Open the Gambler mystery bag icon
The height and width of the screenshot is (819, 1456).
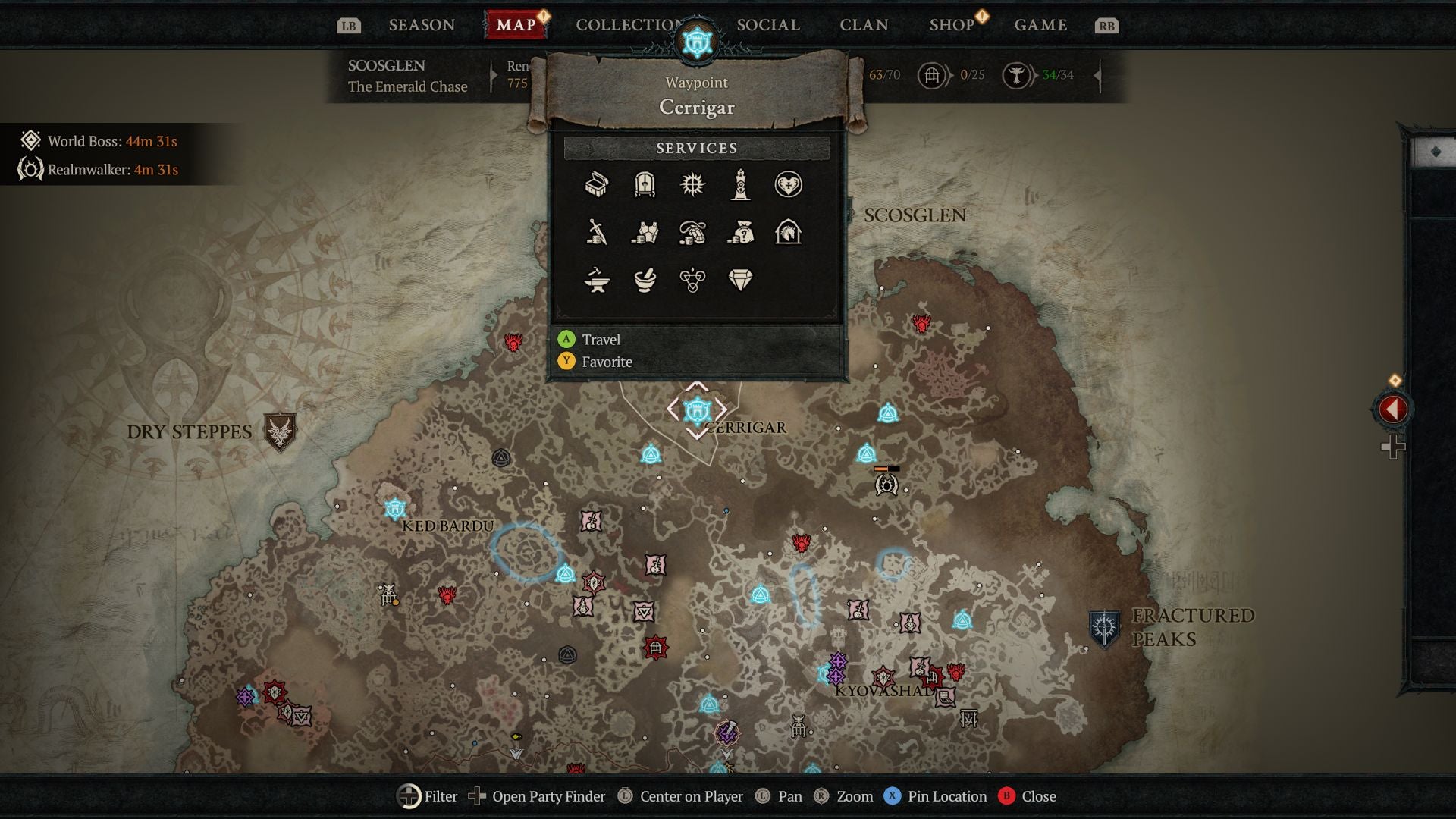742,234
